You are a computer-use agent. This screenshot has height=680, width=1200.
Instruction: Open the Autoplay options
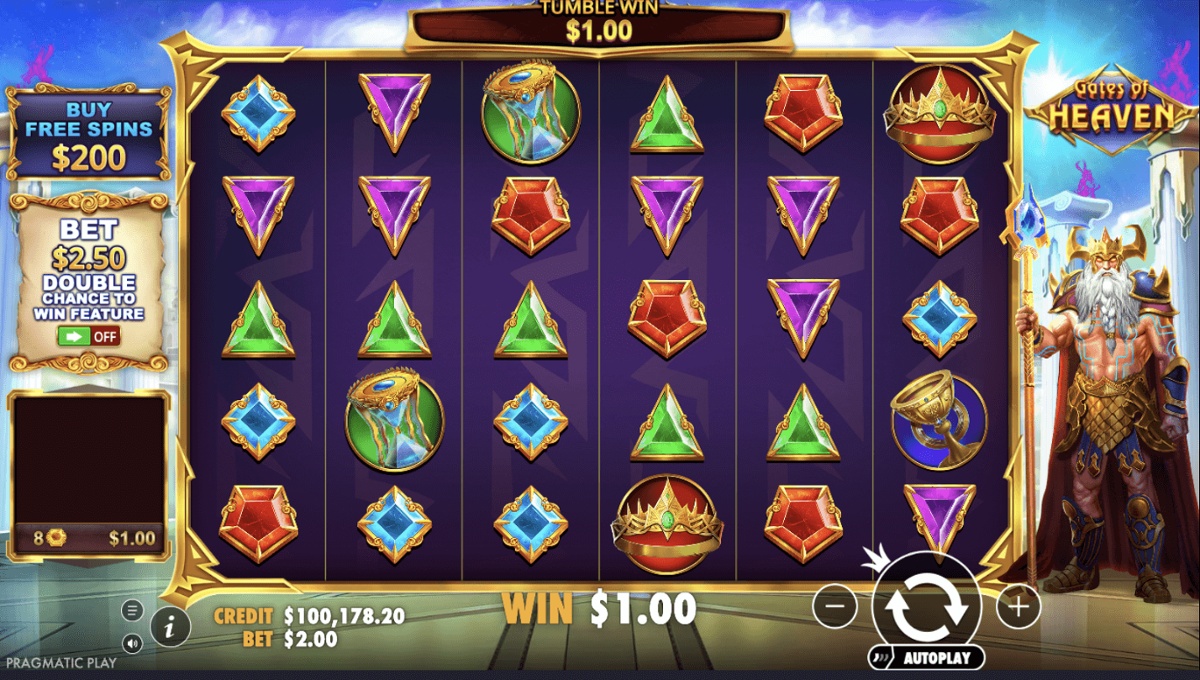tap(926, 658)
